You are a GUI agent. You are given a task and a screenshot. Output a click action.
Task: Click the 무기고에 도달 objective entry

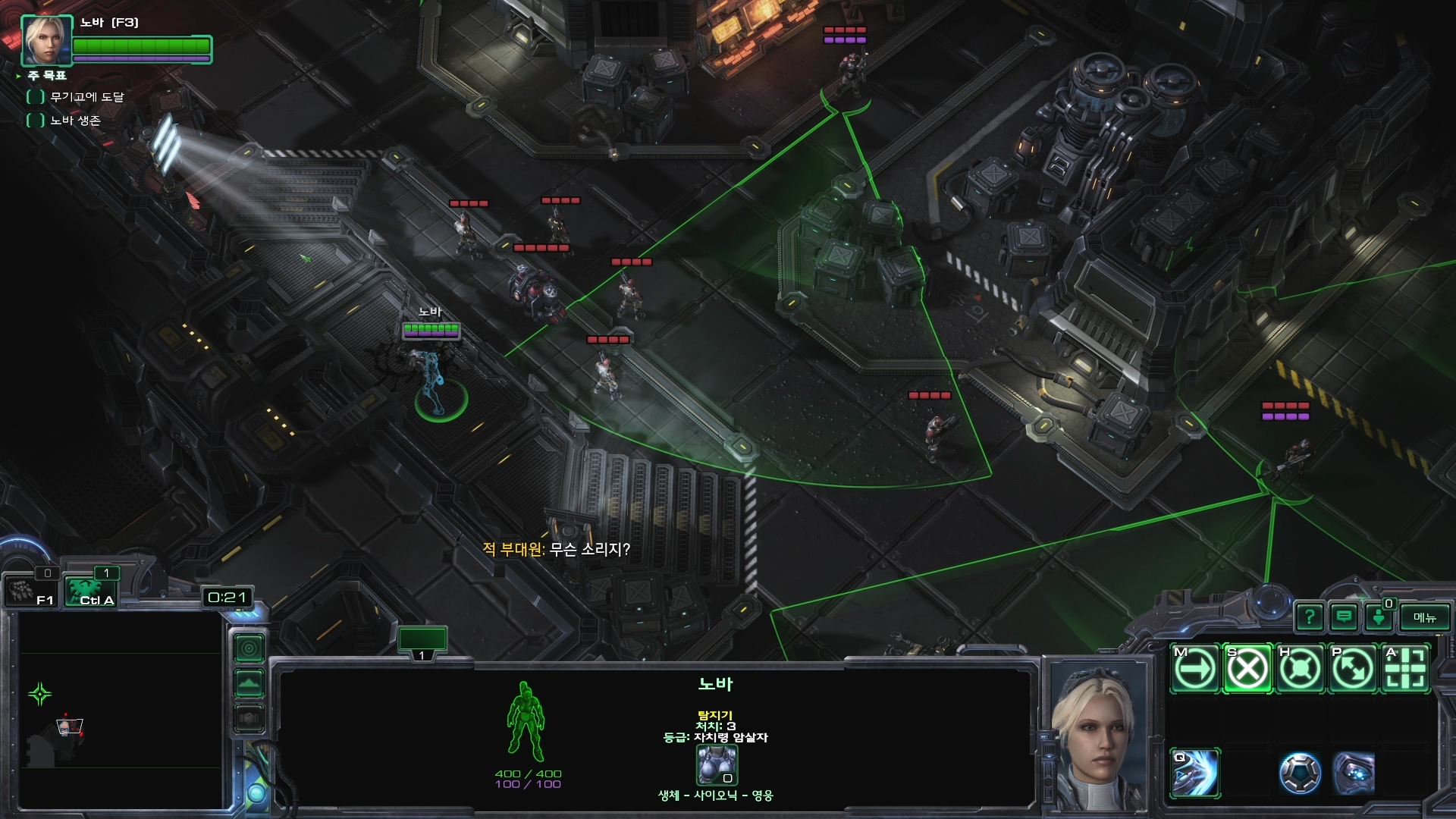tap(86, 97)
